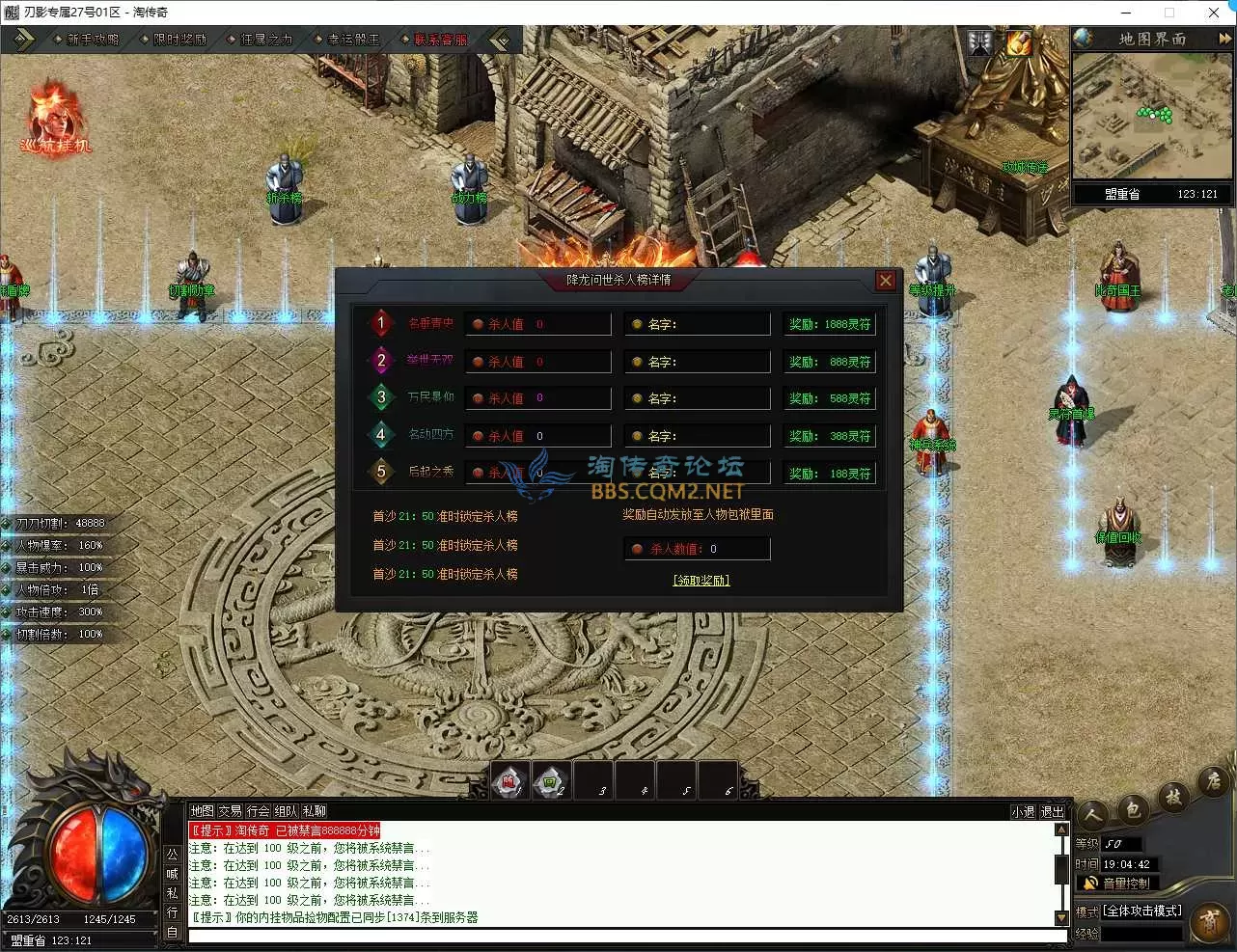This screenshot has width=1237, height=952.
Task: Contact support via 联系客服
Action: coord(440,40)
